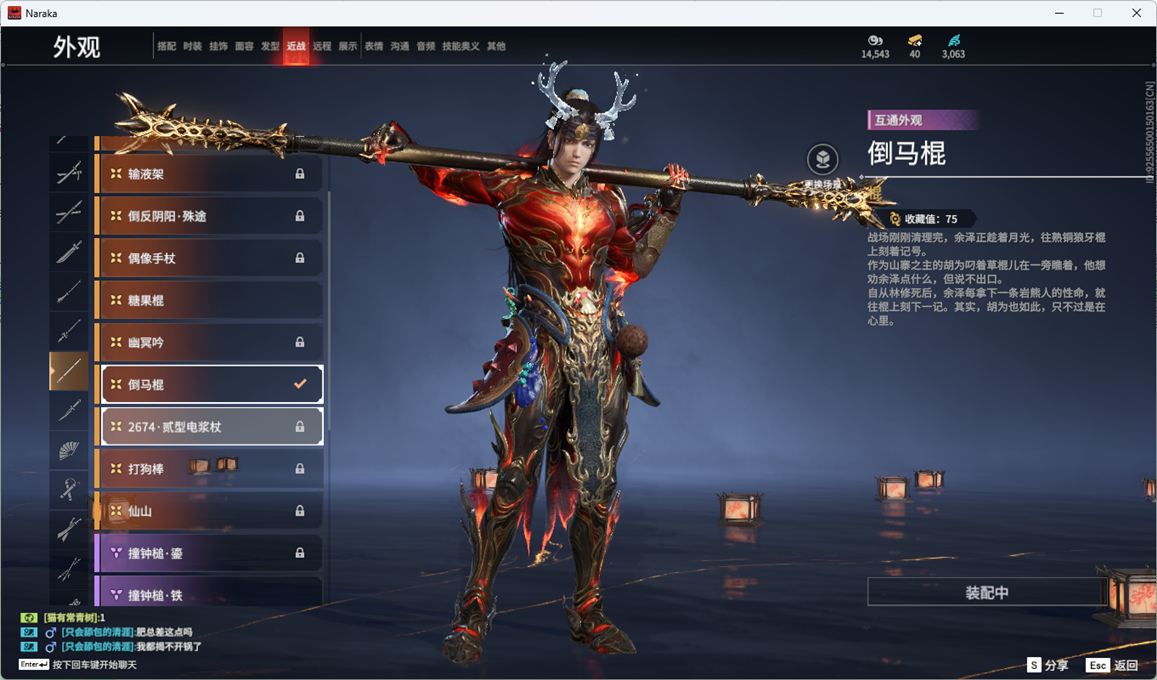The width and height of the screenshot is (1157, 680).
Task: Open the 时装 outfit tab
Action: [x=192, y=47]
